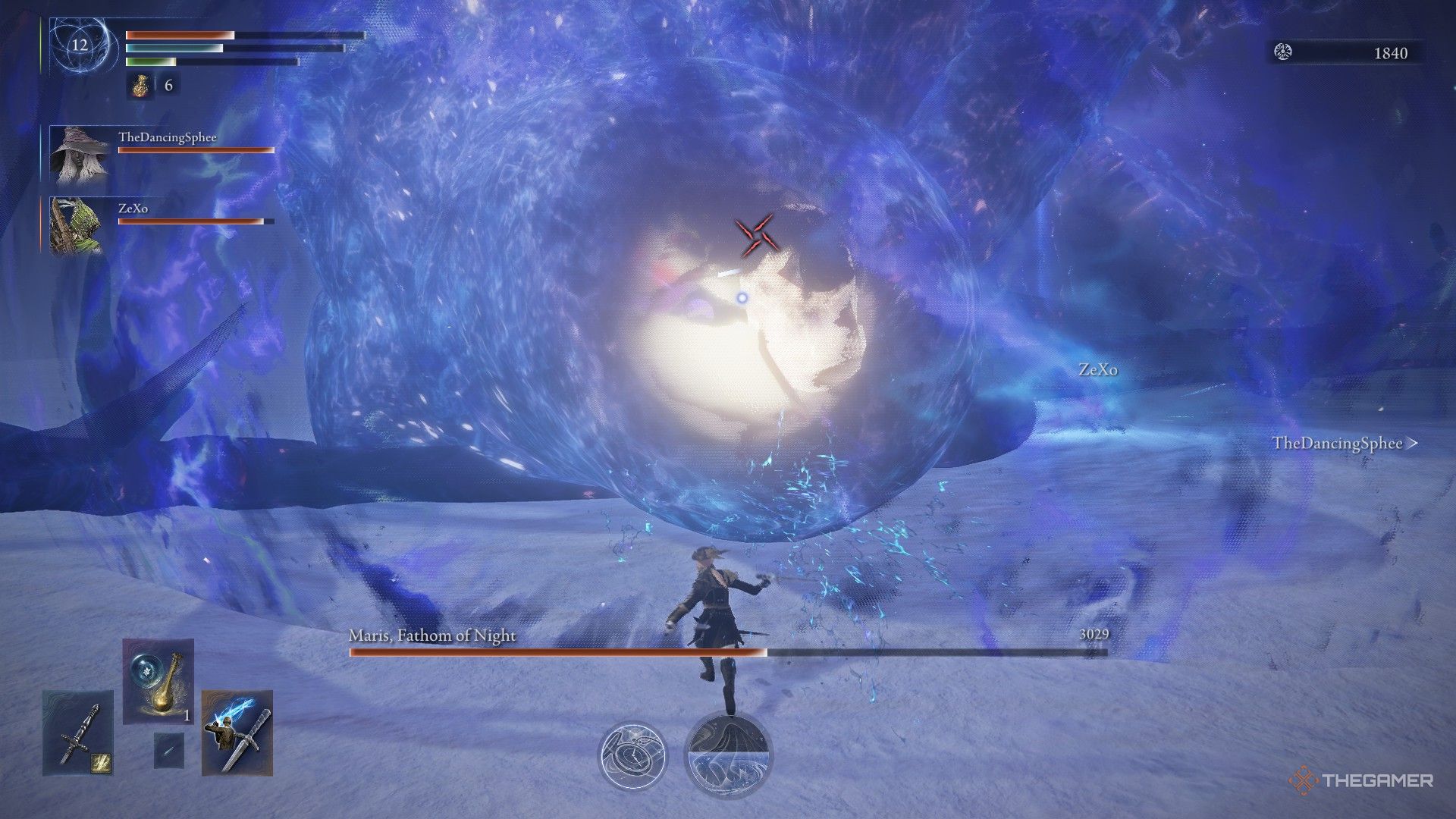Use the golden consumable item slot

tap(158, 681)
